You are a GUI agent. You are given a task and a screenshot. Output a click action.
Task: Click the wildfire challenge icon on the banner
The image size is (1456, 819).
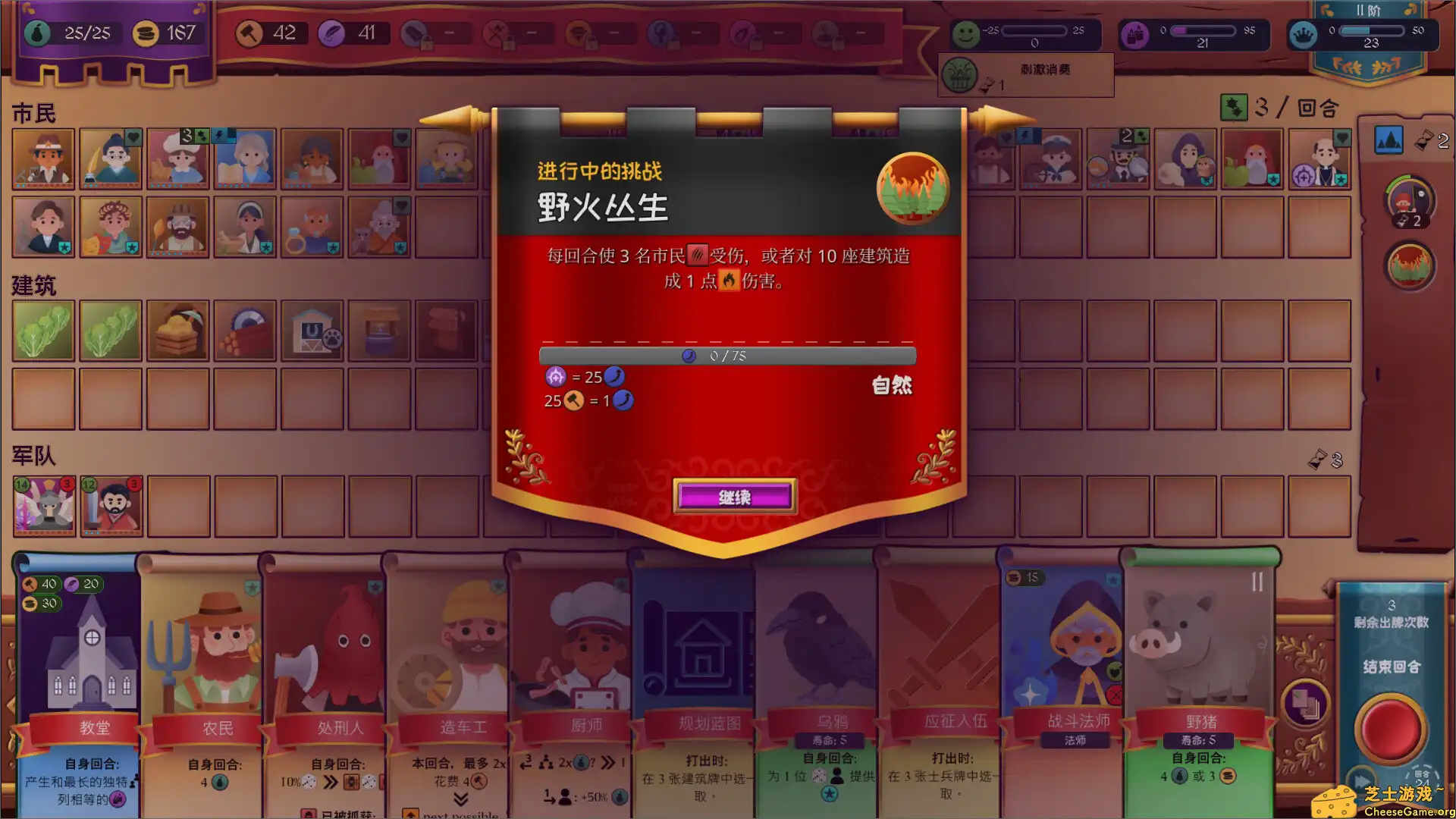913,190
